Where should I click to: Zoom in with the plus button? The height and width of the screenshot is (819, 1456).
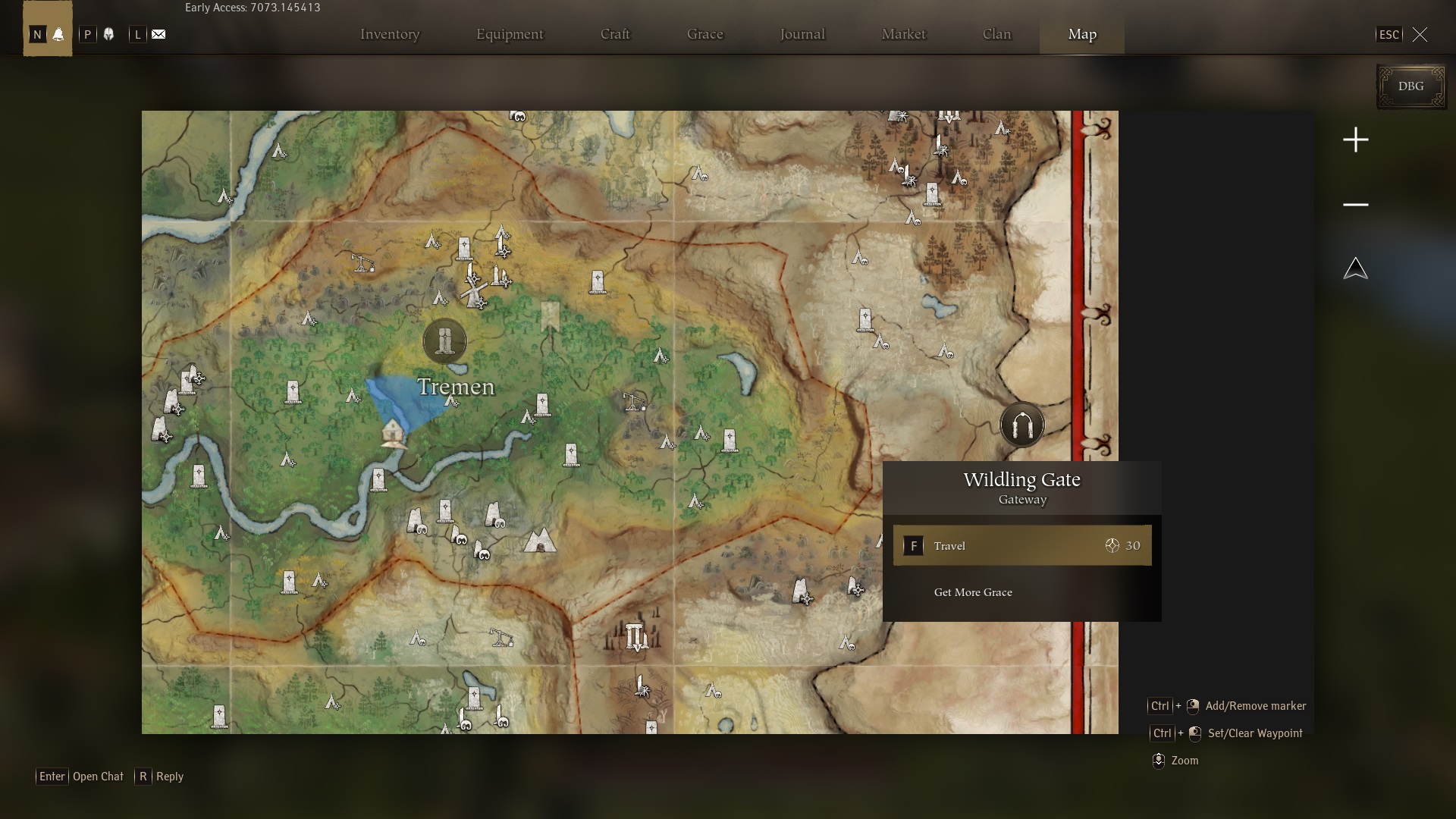click(x=1356, y=140)
